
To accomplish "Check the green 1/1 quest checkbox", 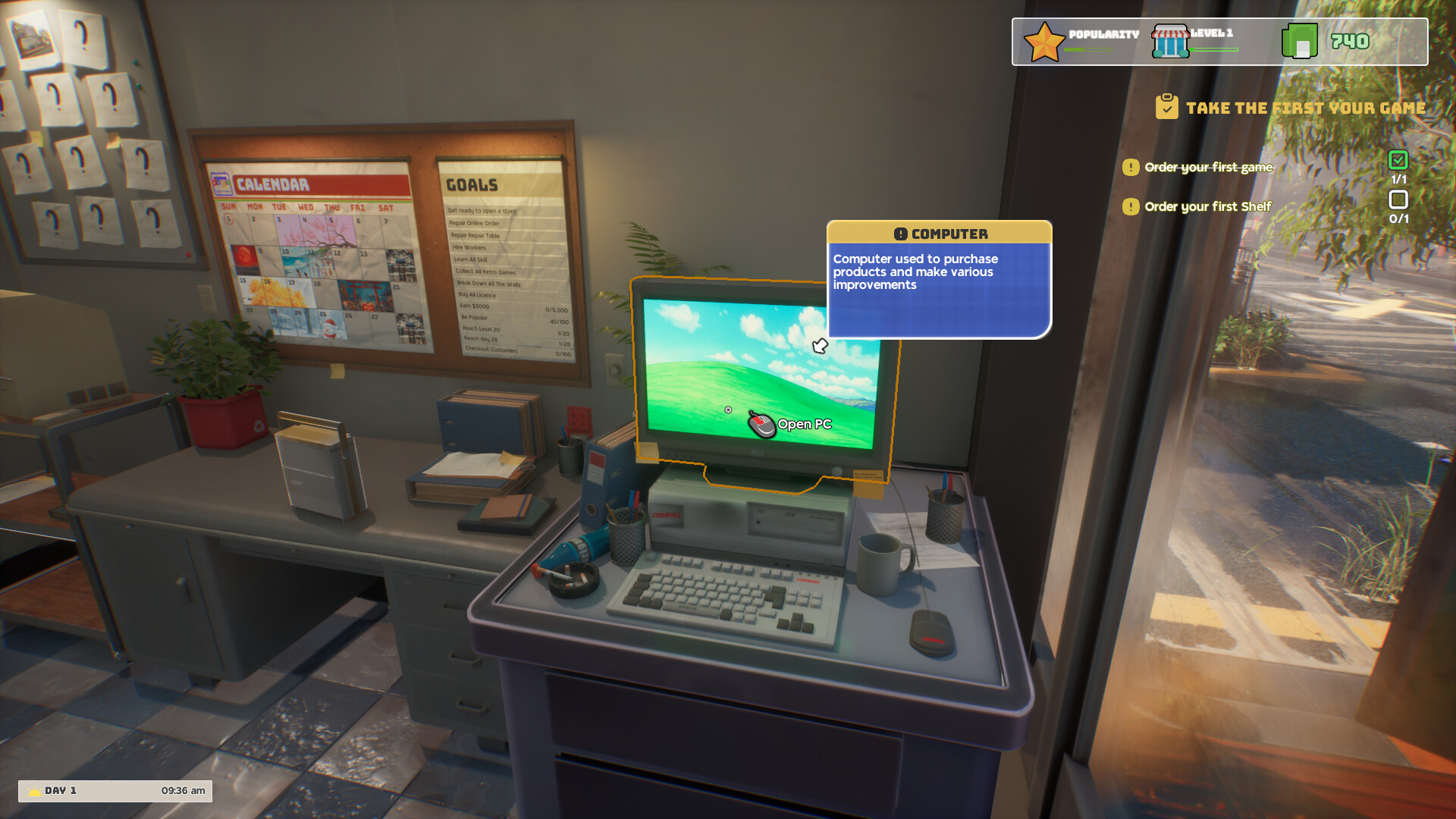I will [x=1399, y=162].
